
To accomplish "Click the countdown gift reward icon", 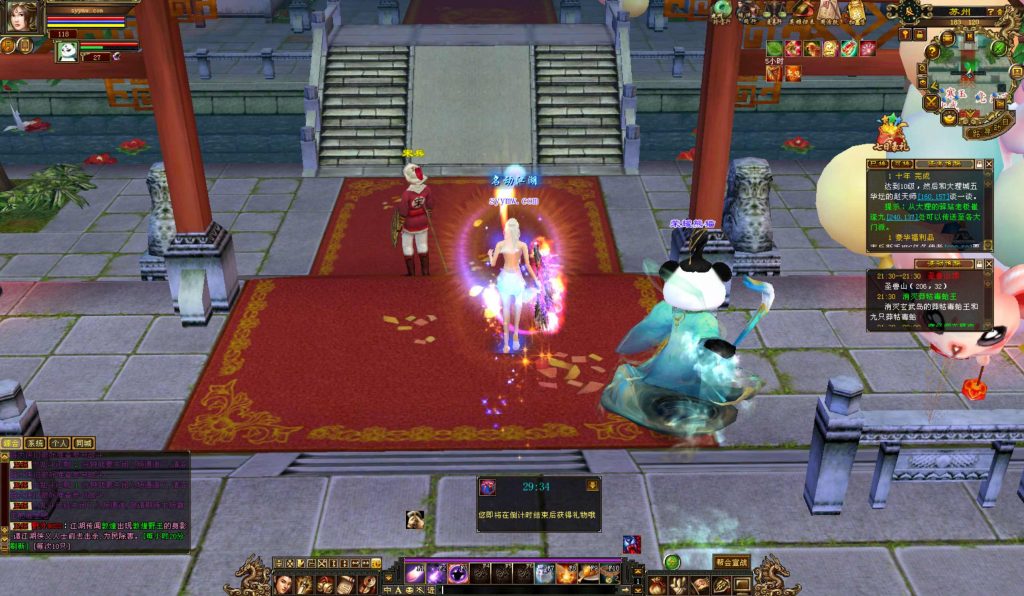I will point(488,487).
